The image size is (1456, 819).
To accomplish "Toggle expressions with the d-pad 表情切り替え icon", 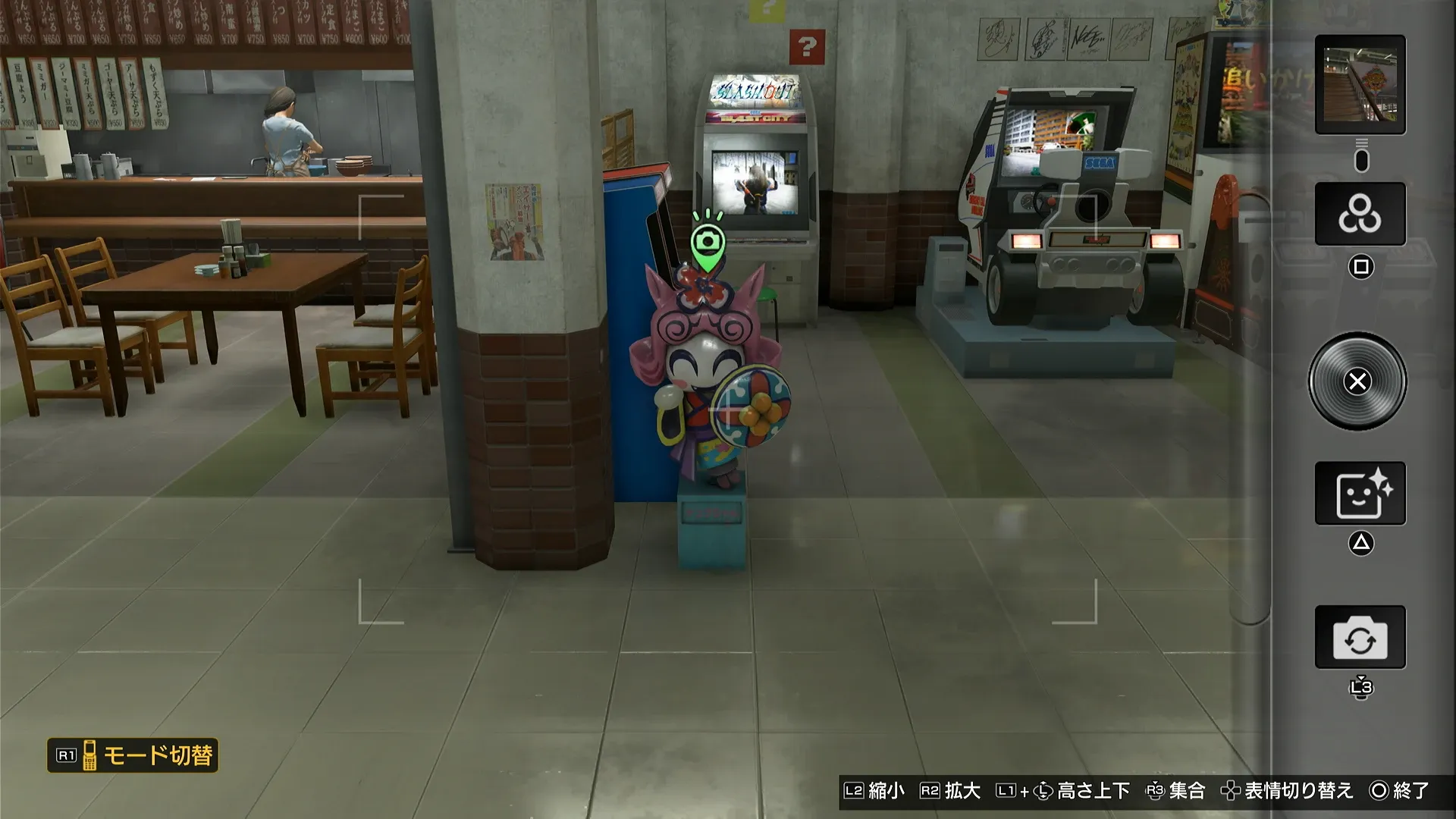I will 1229,790.
